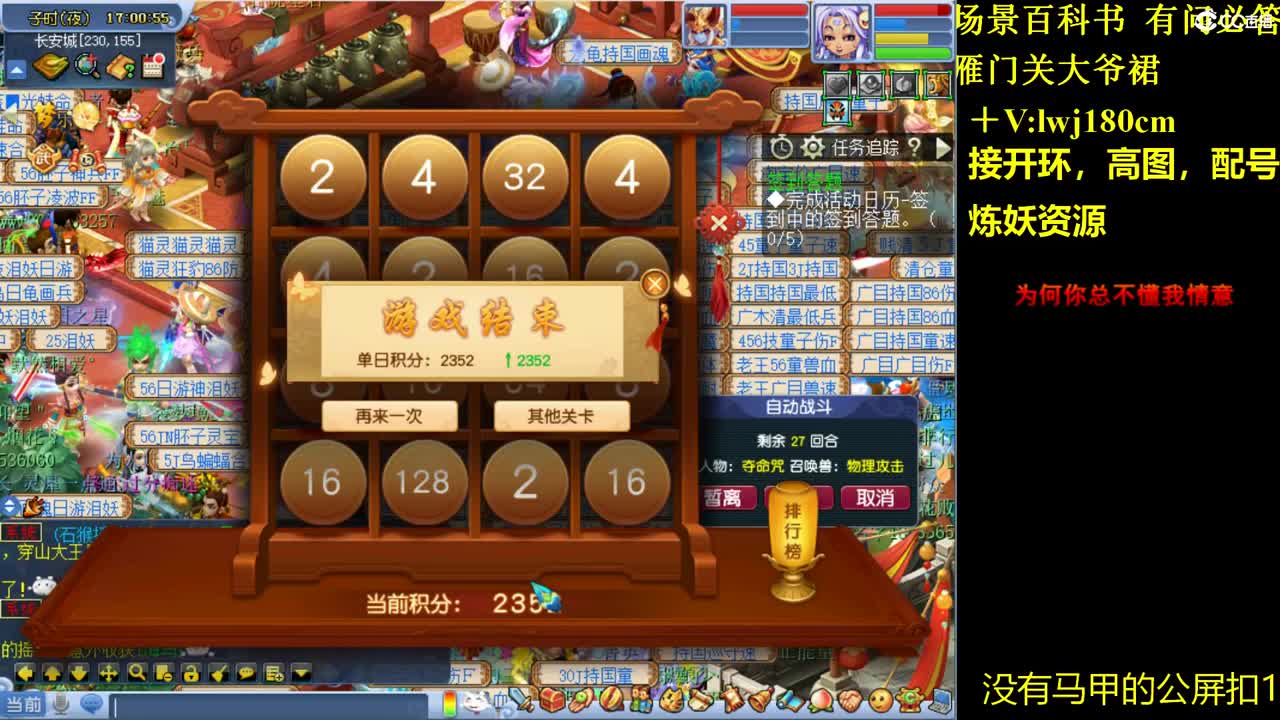The height and width of the screenshot is (720, 1280).
Task: Select the four-arrow move tool in bottom toolbar
Action: click(106, 672)
